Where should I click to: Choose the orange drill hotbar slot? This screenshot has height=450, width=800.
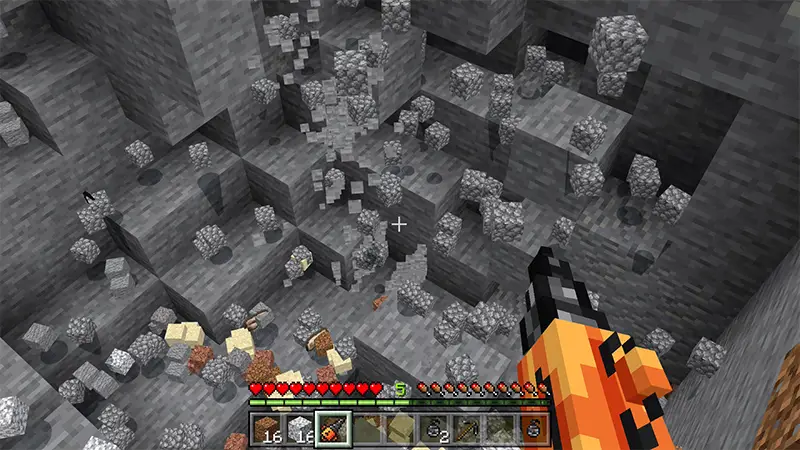(x=332, y=430)
